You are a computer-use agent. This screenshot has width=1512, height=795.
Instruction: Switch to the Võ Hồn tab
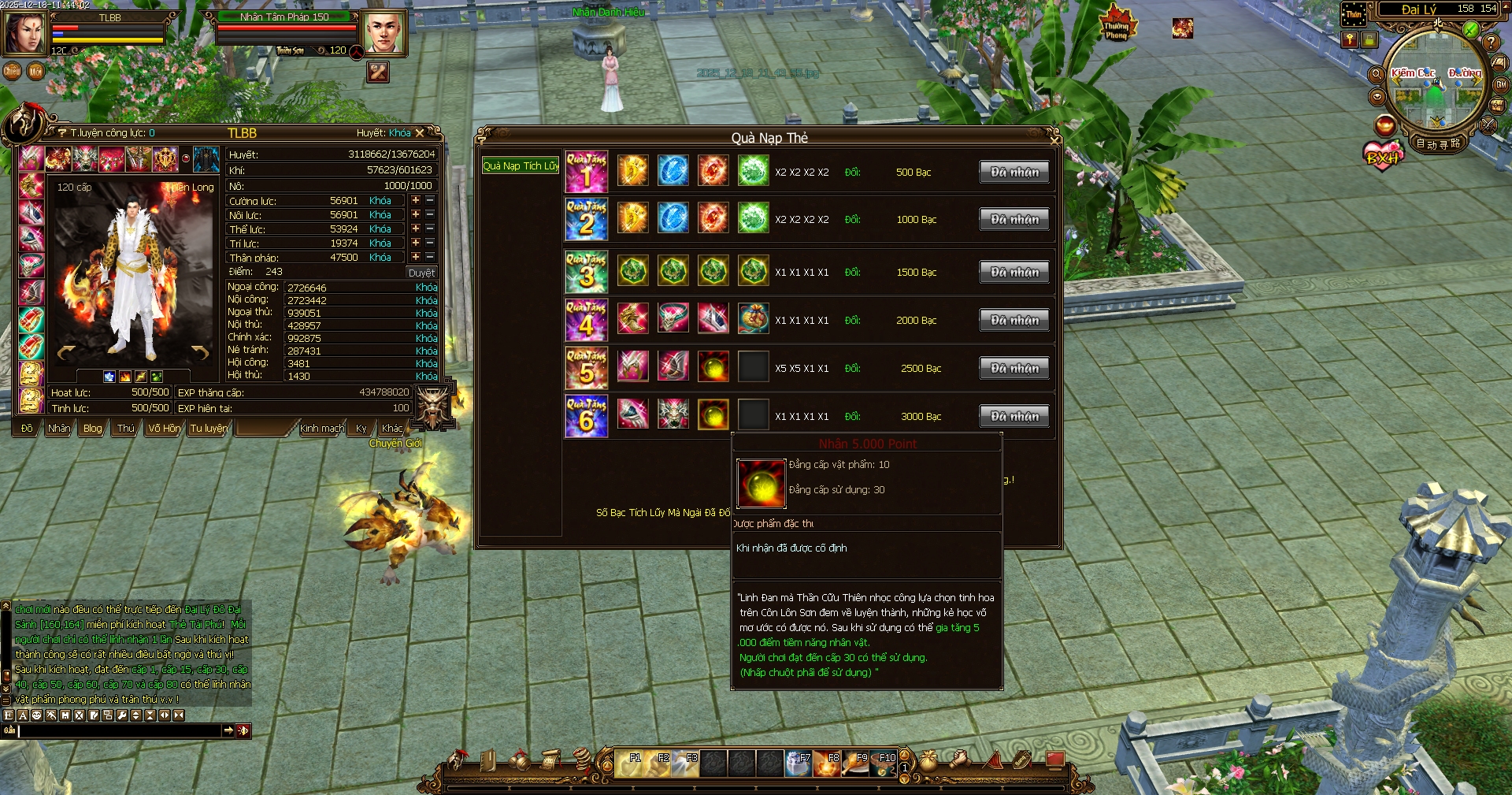(163, 429)
